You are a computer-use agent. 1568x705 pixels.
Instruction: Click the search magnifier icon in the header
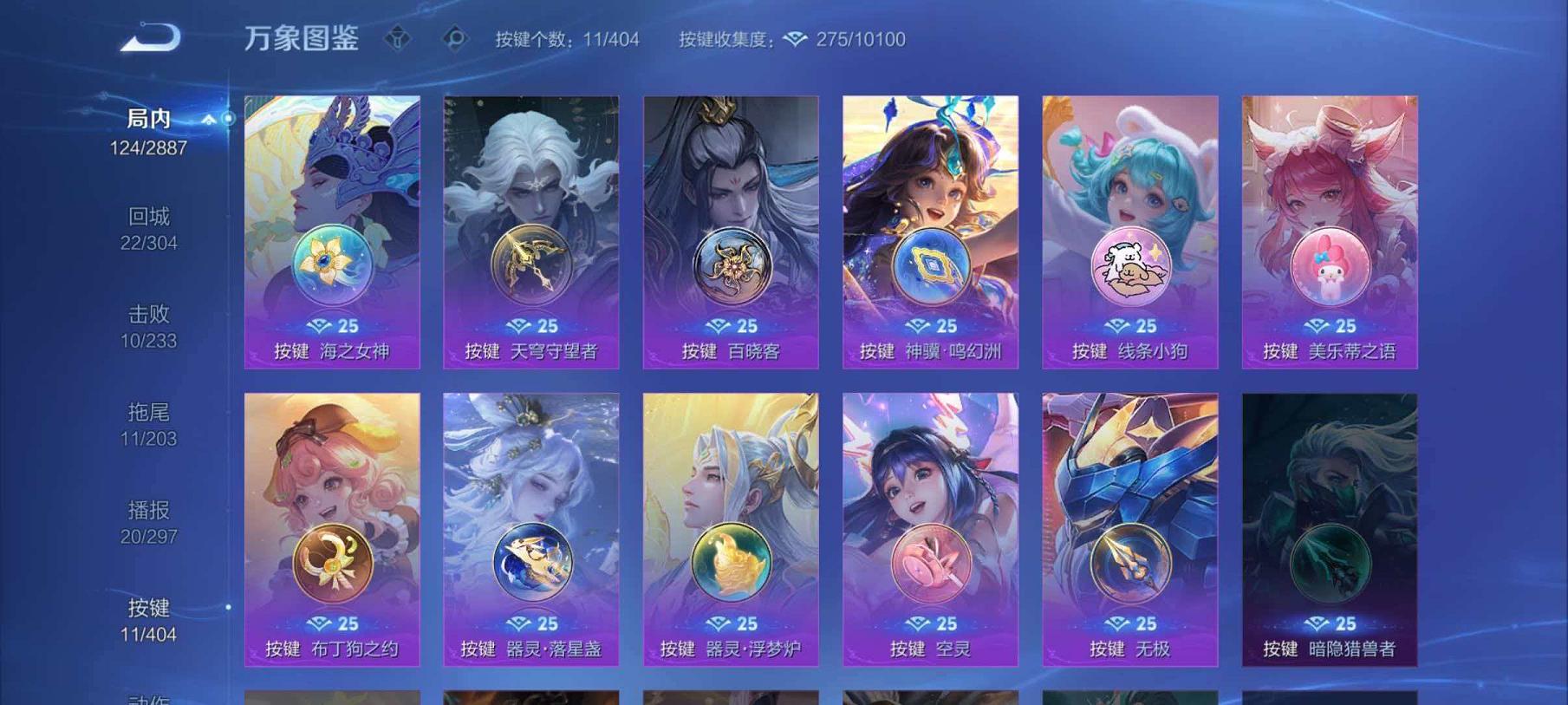pyautogui.click(x=457, y=38)
